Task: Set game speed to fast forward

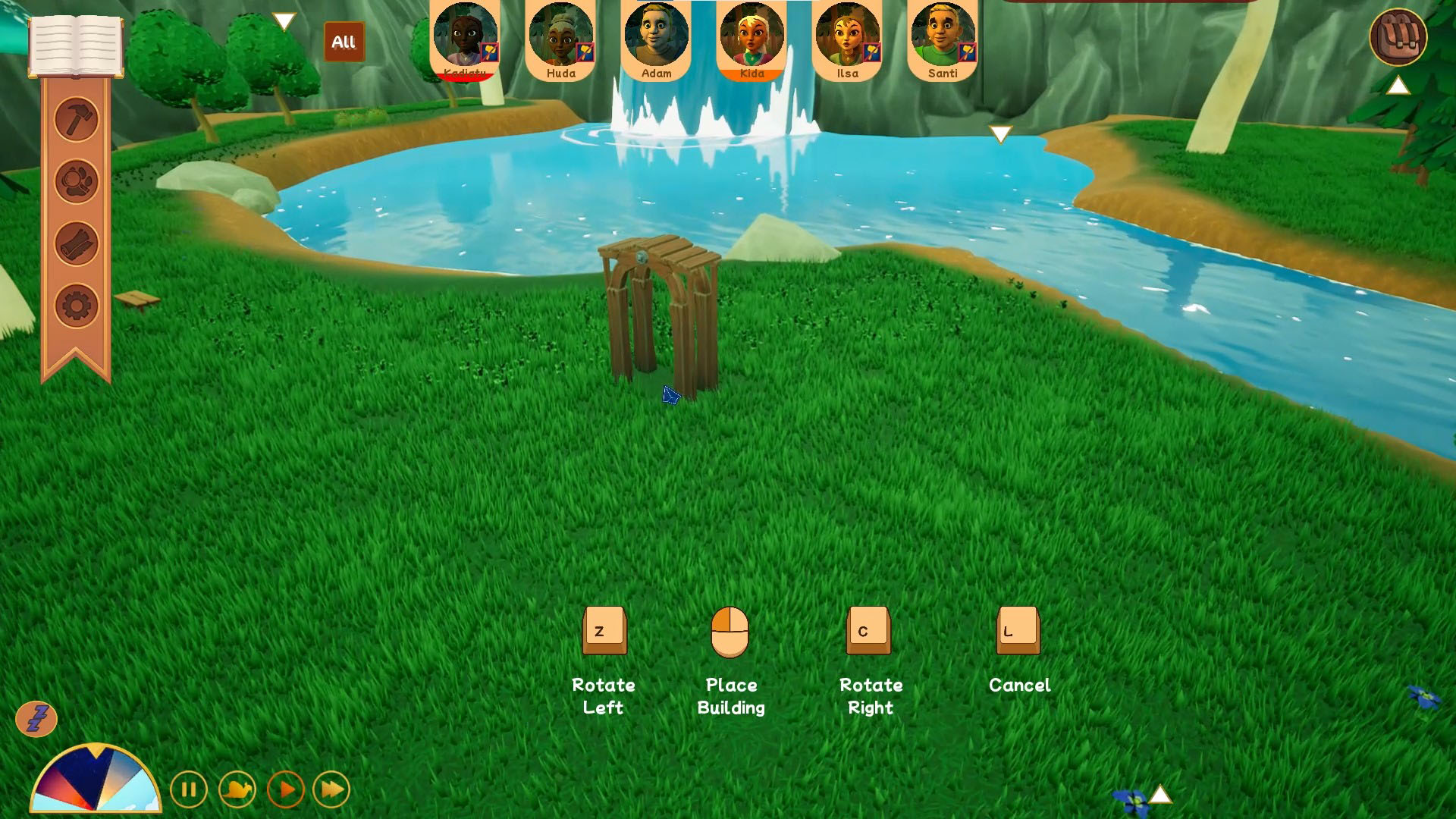Action: coord(331,790)
